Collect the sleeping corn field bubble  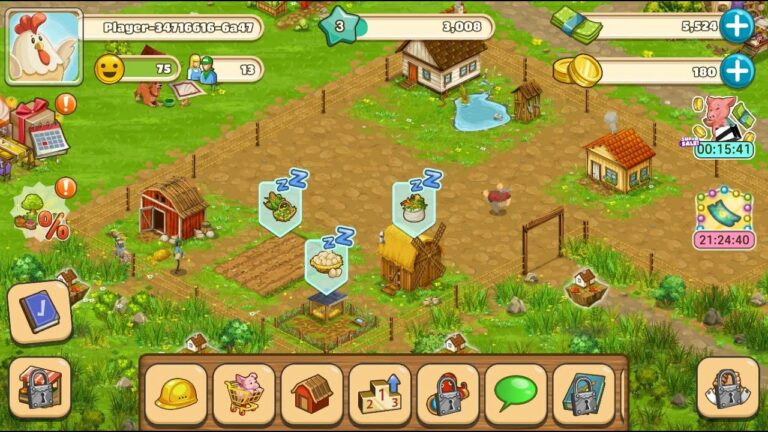281,204
